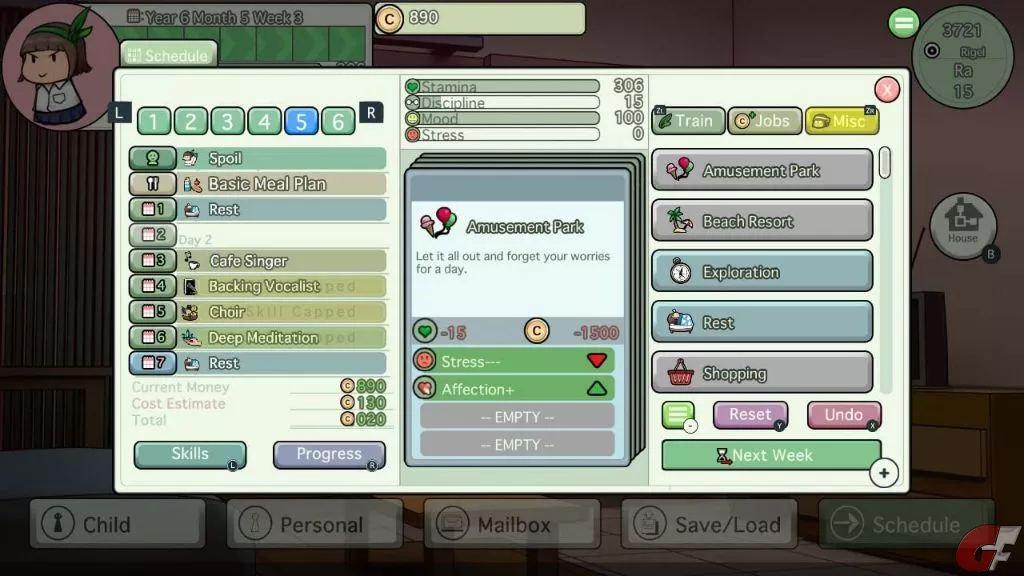1024x576 pixels.
Task: Choose Shopping from the activity list
Action: tap(762, 374)
